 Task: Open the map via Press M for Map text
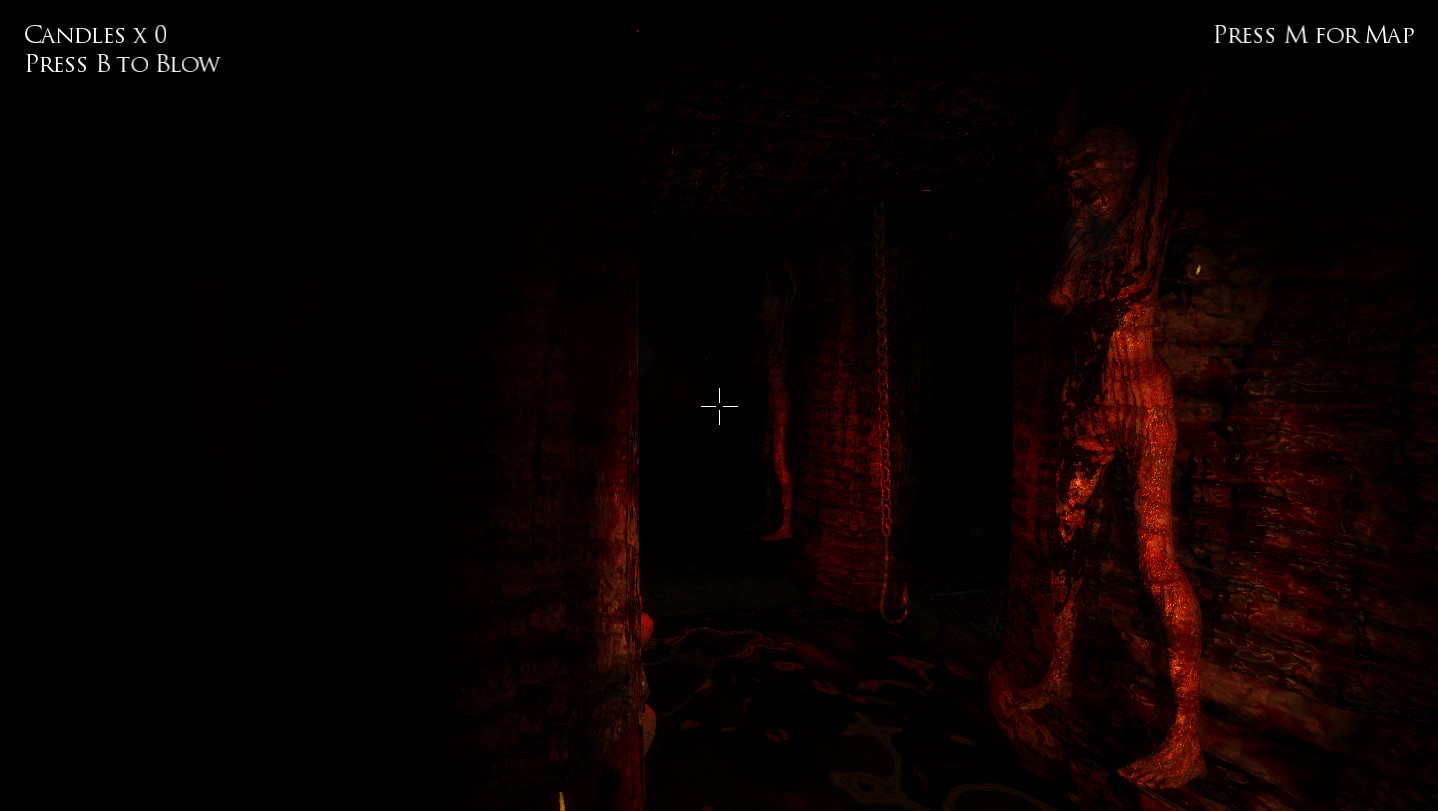(1313, 34)
